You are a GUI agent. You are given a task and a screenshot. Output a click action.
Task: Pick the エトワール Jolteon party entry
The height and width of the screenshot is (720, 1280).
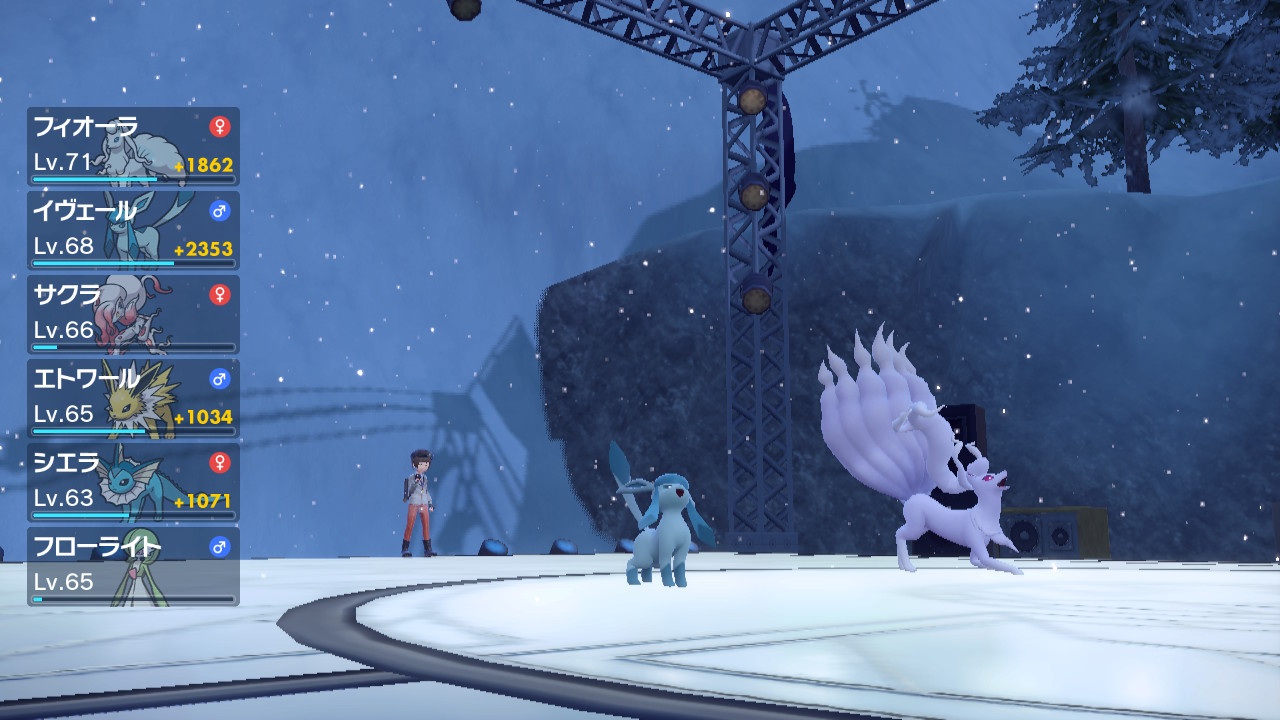(133, 398)
